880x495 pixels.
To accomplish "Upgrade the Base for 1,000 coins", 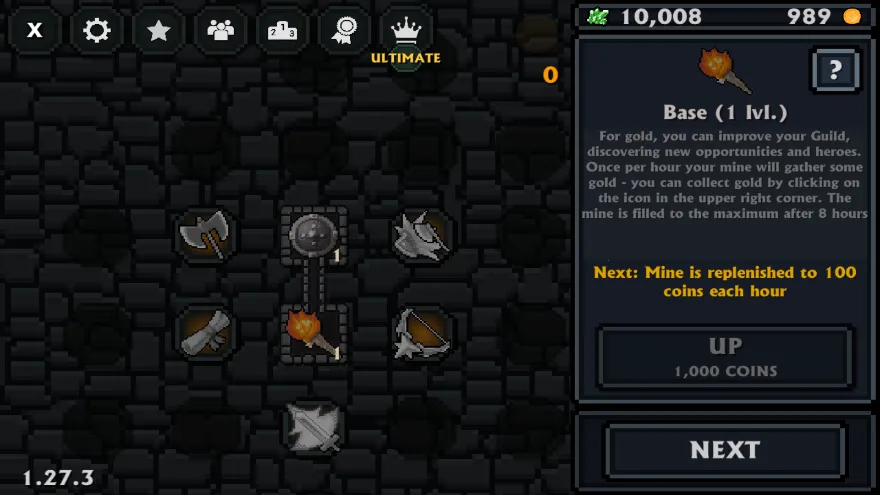I will [x=725, y=357].
